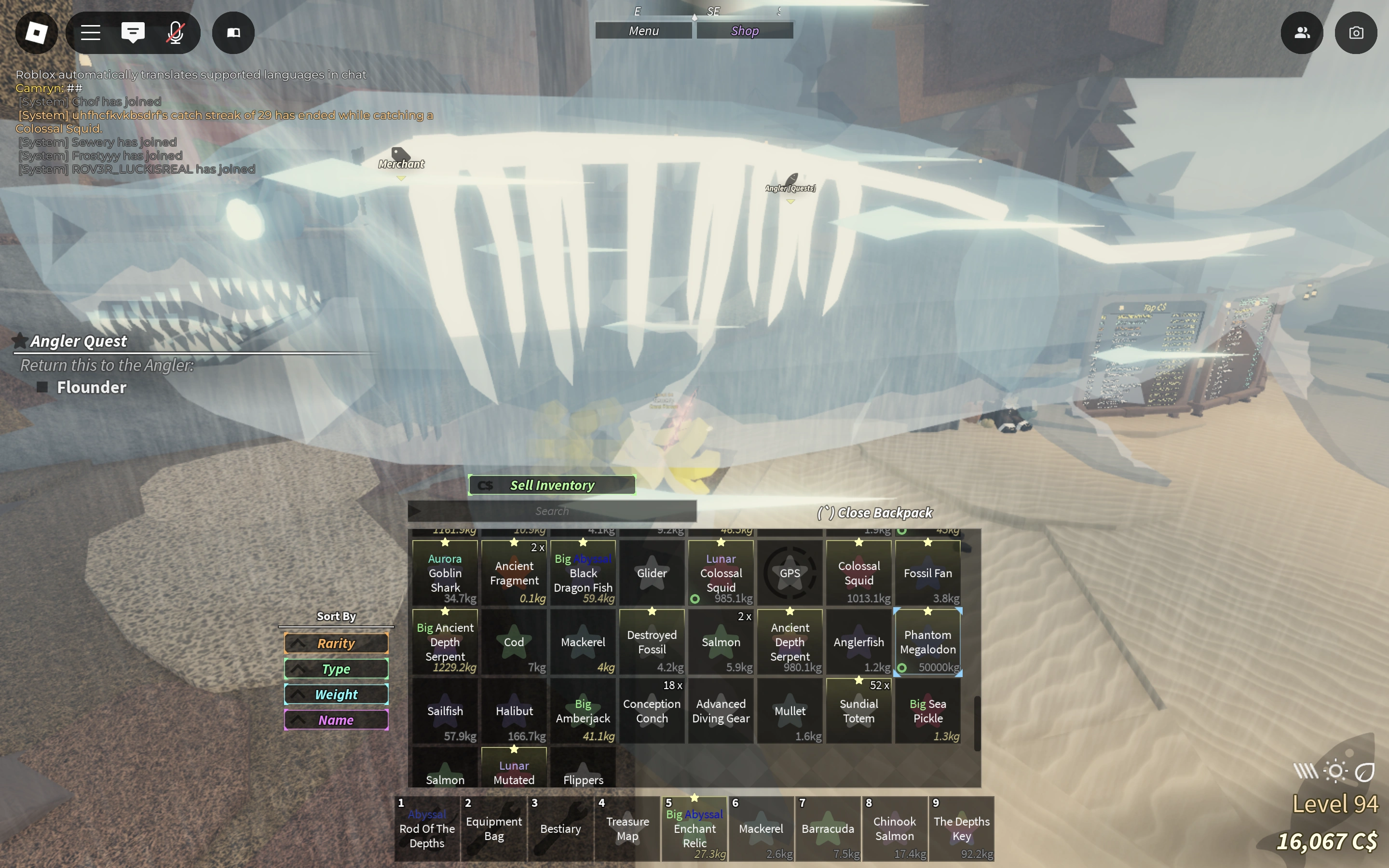Expand the Type sort chevron
1389x868 pixels.
click(298, 668)
